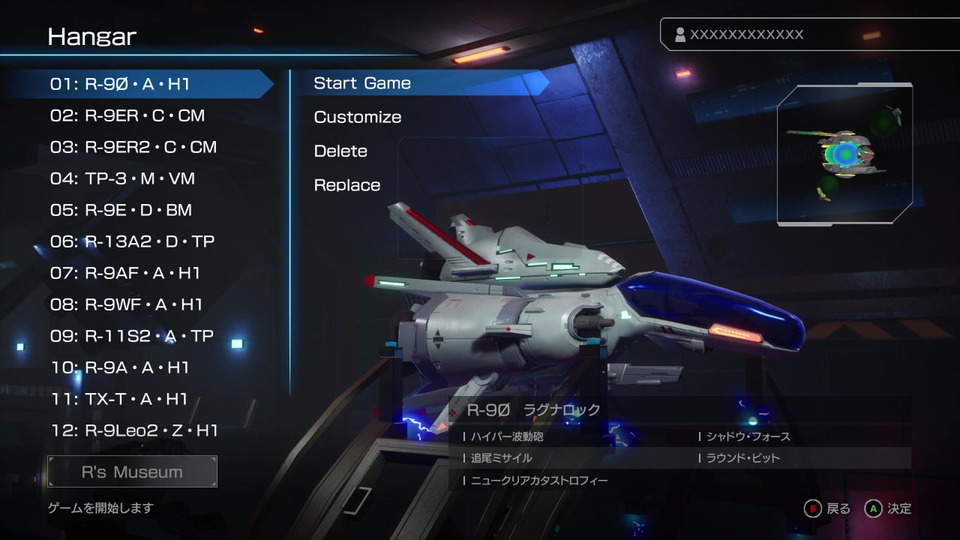Viewport: 960px width, 540px height.
Task: Pick ship 12: R-9Leo2・Z・H1
Action: [134, 430]
